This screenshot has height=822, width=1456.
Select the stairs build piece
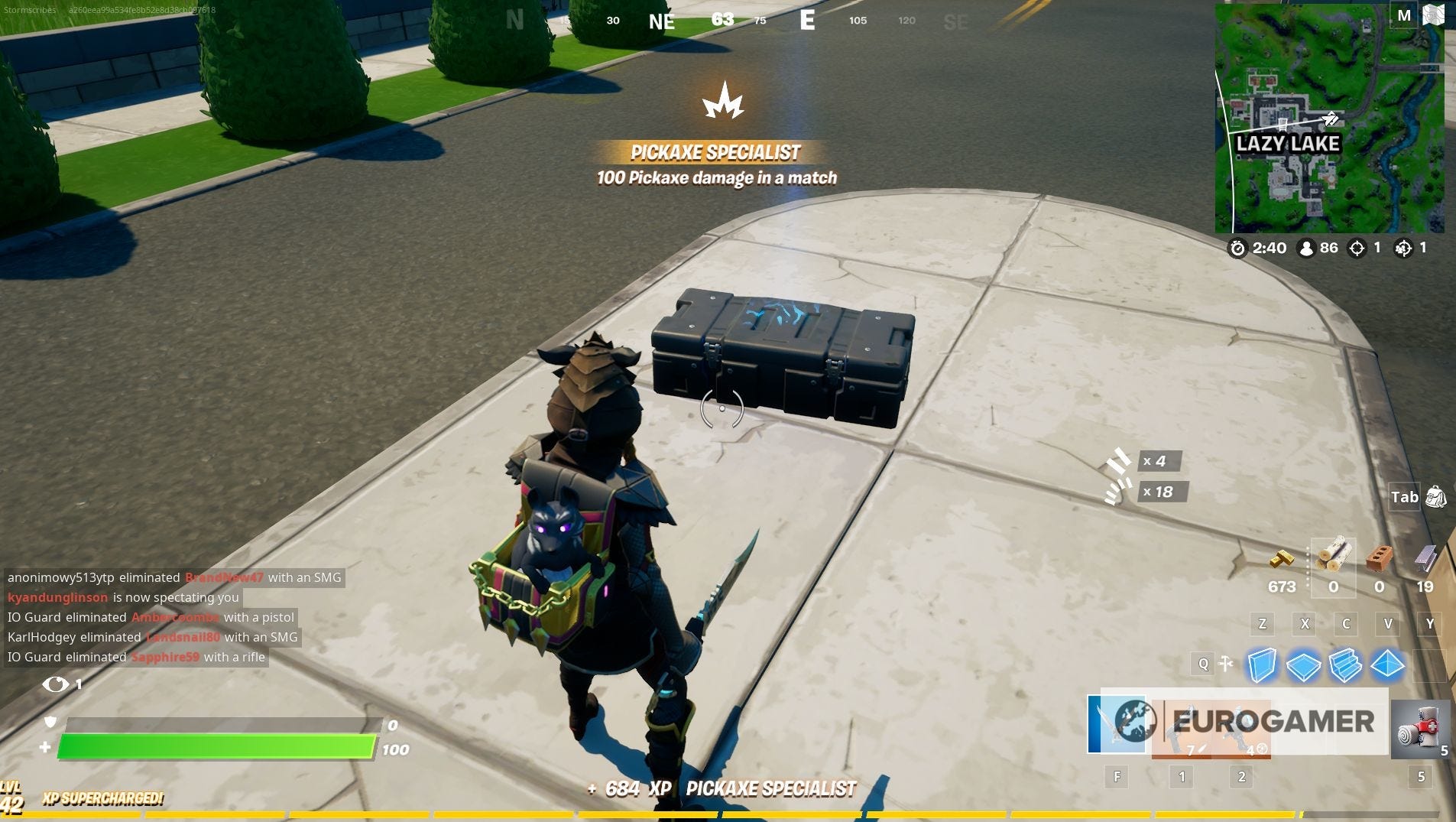1347,664
